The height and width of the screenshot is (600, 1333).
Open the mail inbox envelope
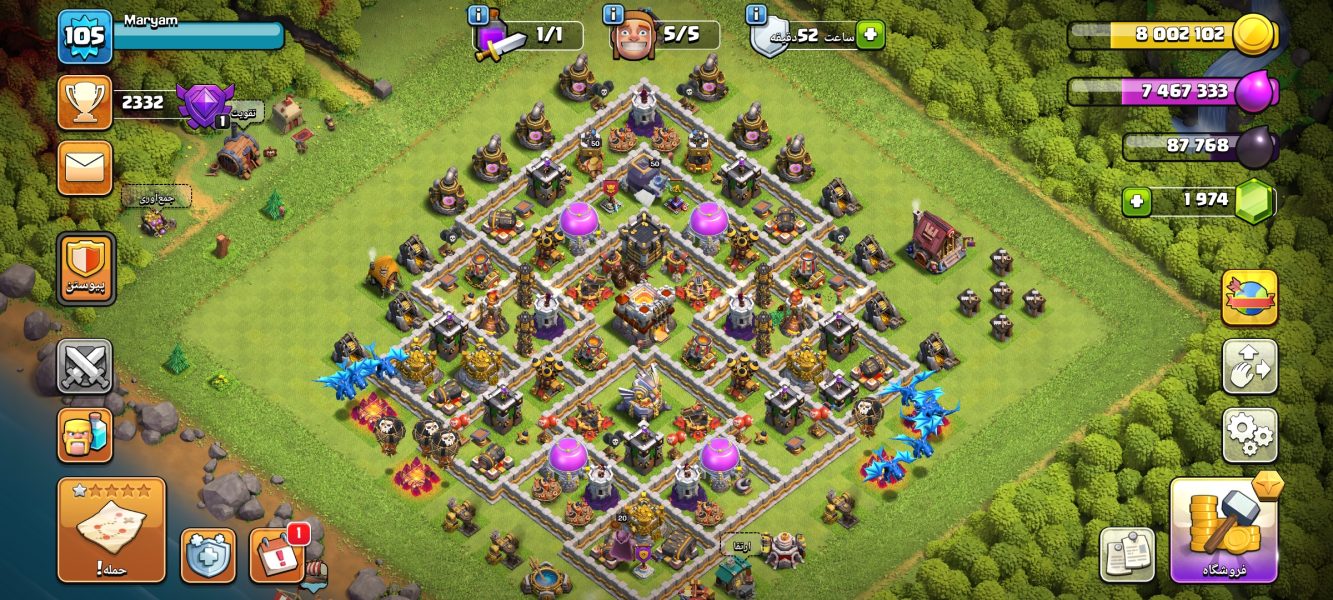[85, 167]
